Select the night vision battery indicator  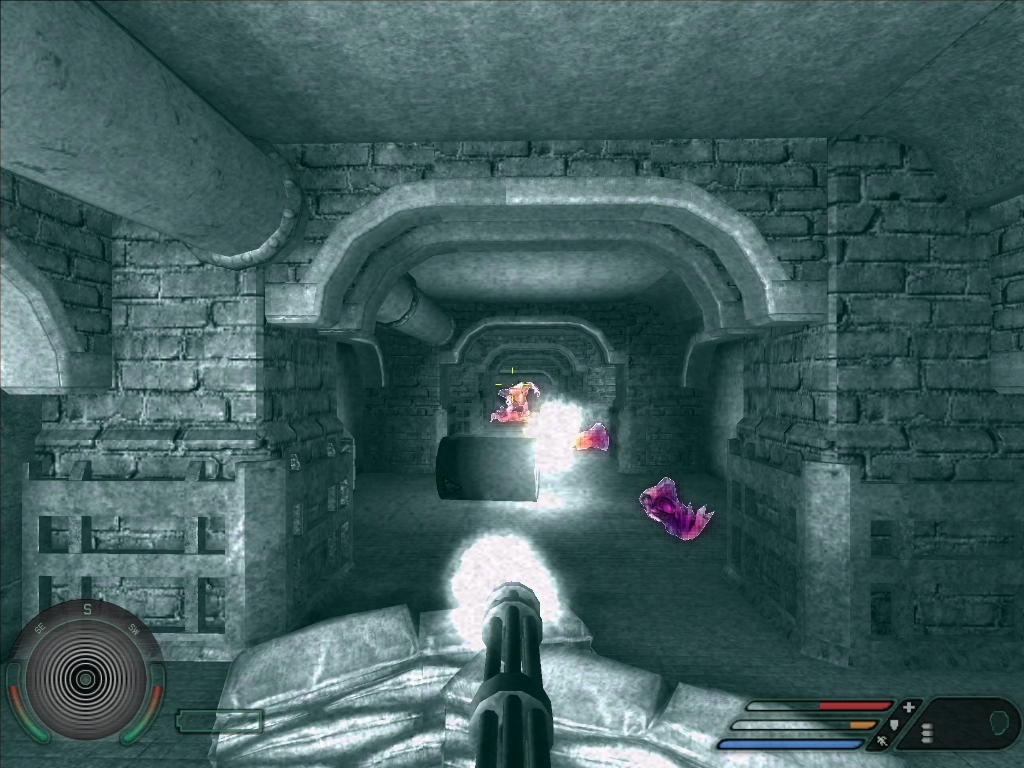click(x=219, y=720)
